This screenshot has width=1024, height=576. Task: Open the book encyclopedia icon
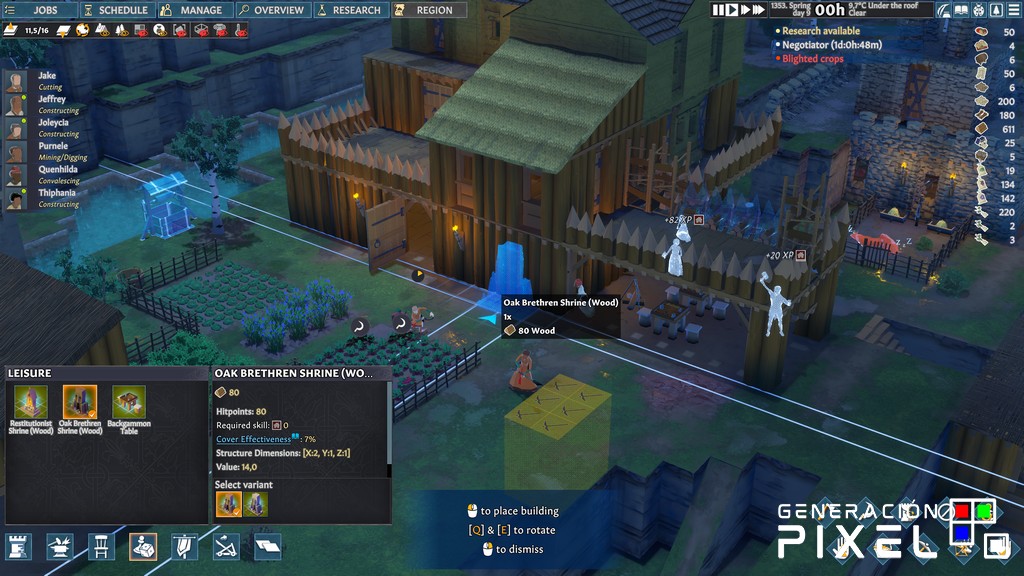963,10
